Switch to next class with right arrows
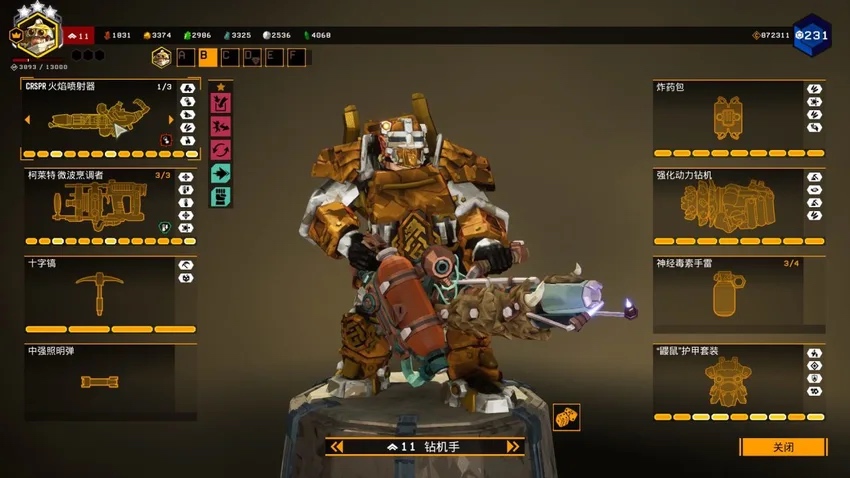Screen dimensions: 850x478 point(512,447)
